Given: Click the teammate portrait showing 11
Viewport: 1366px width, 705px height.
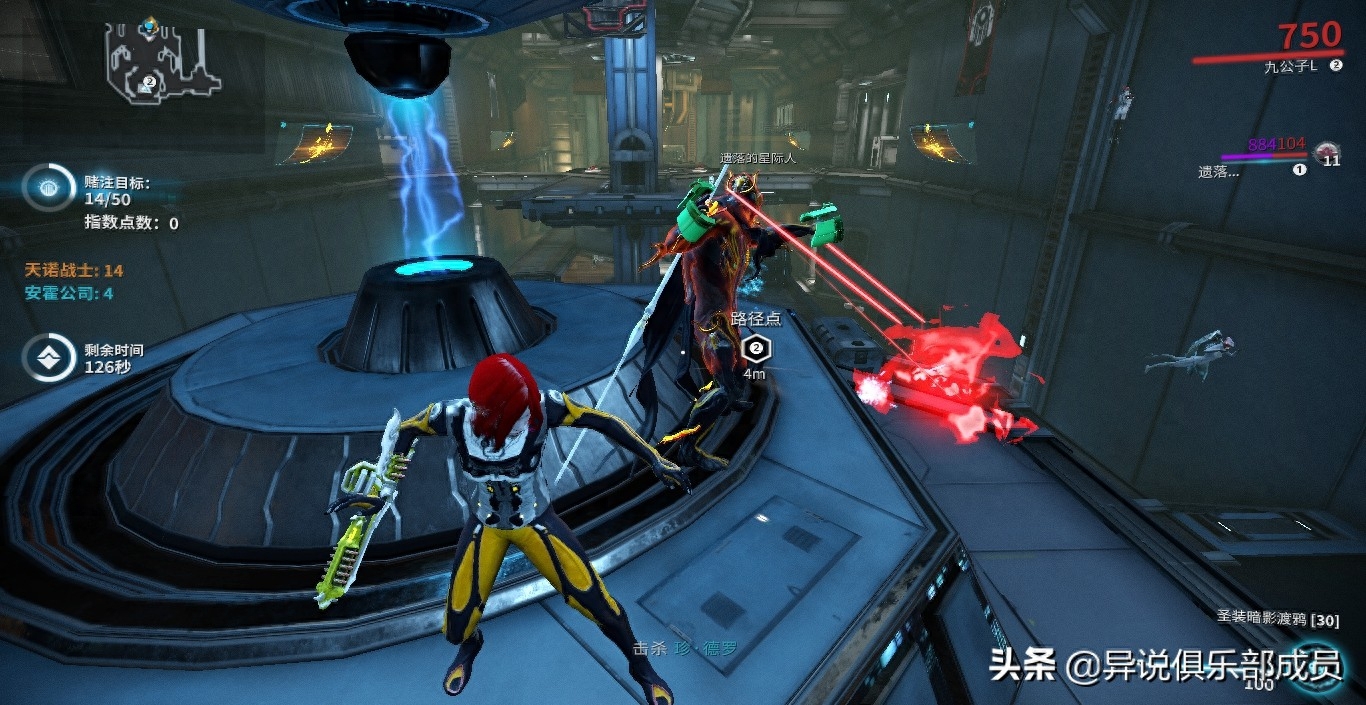Looking at the screenshot, I should pos(1327,154).
